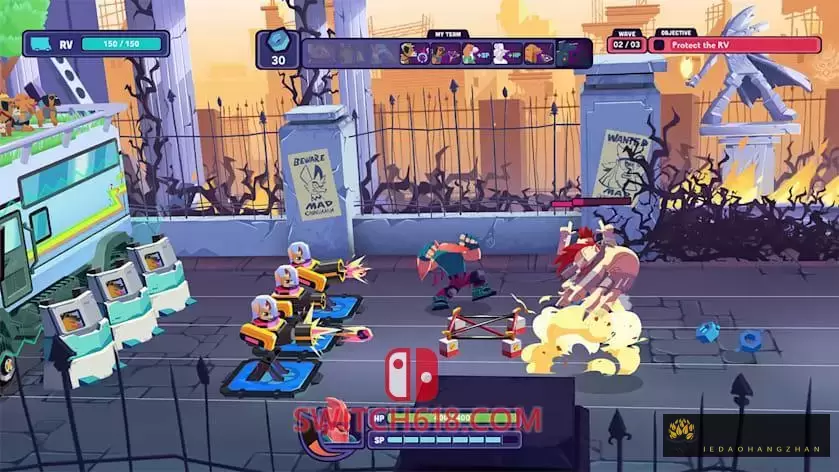Screen dimensions: 839x472
Task: Select the +SP team member slot
Action: point(476,53)
